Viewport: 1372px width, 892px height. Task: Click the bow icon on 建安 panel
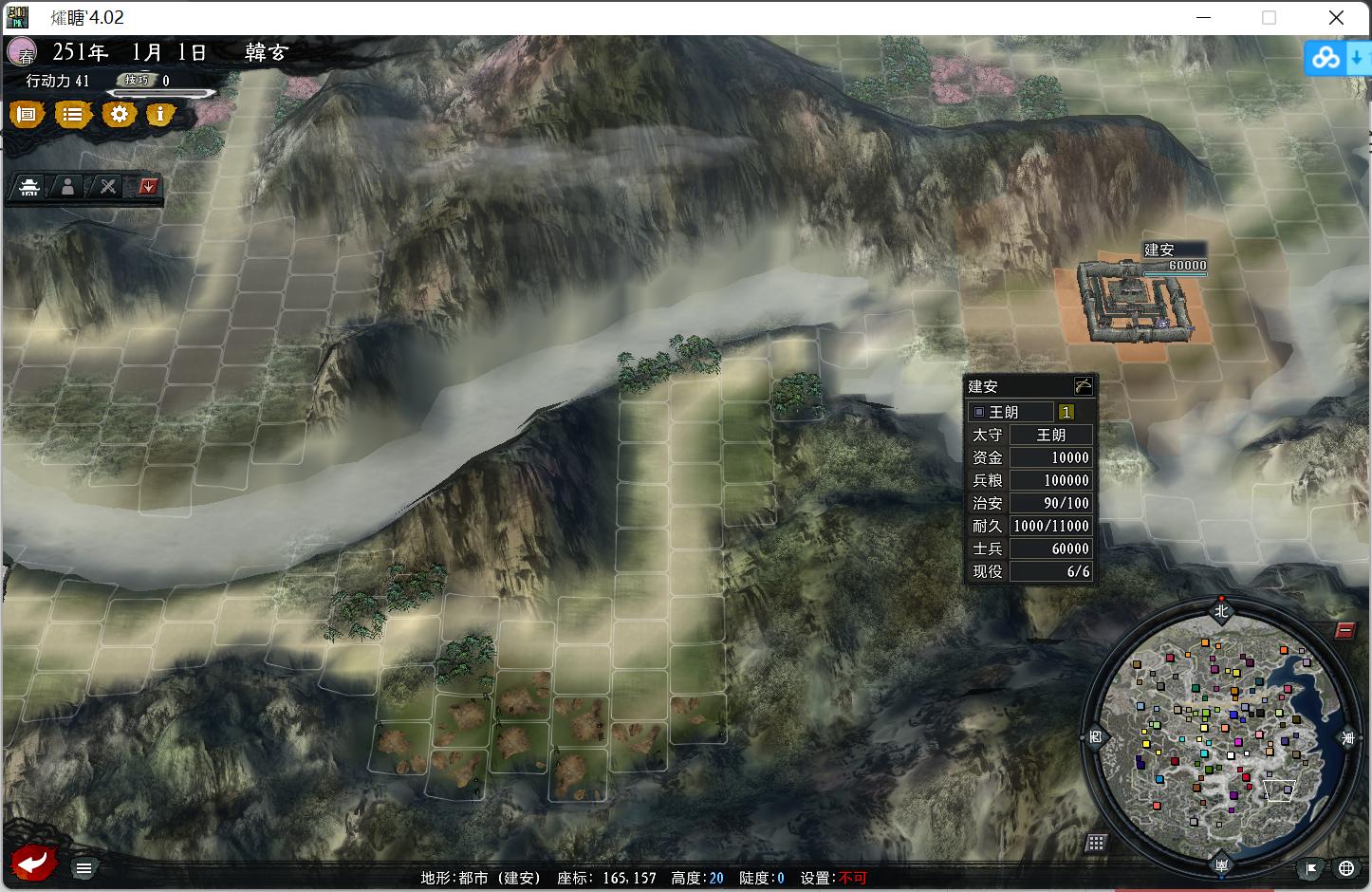(1083, 385)
